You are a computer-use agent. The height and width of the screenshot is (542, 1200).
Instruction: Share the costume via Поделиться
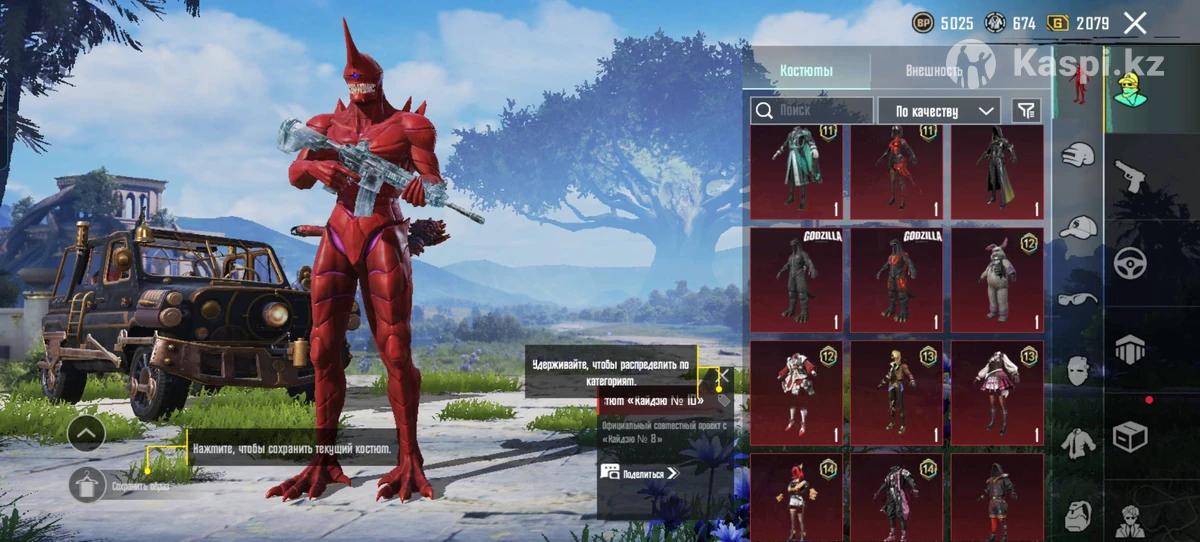tap(640, 473)
